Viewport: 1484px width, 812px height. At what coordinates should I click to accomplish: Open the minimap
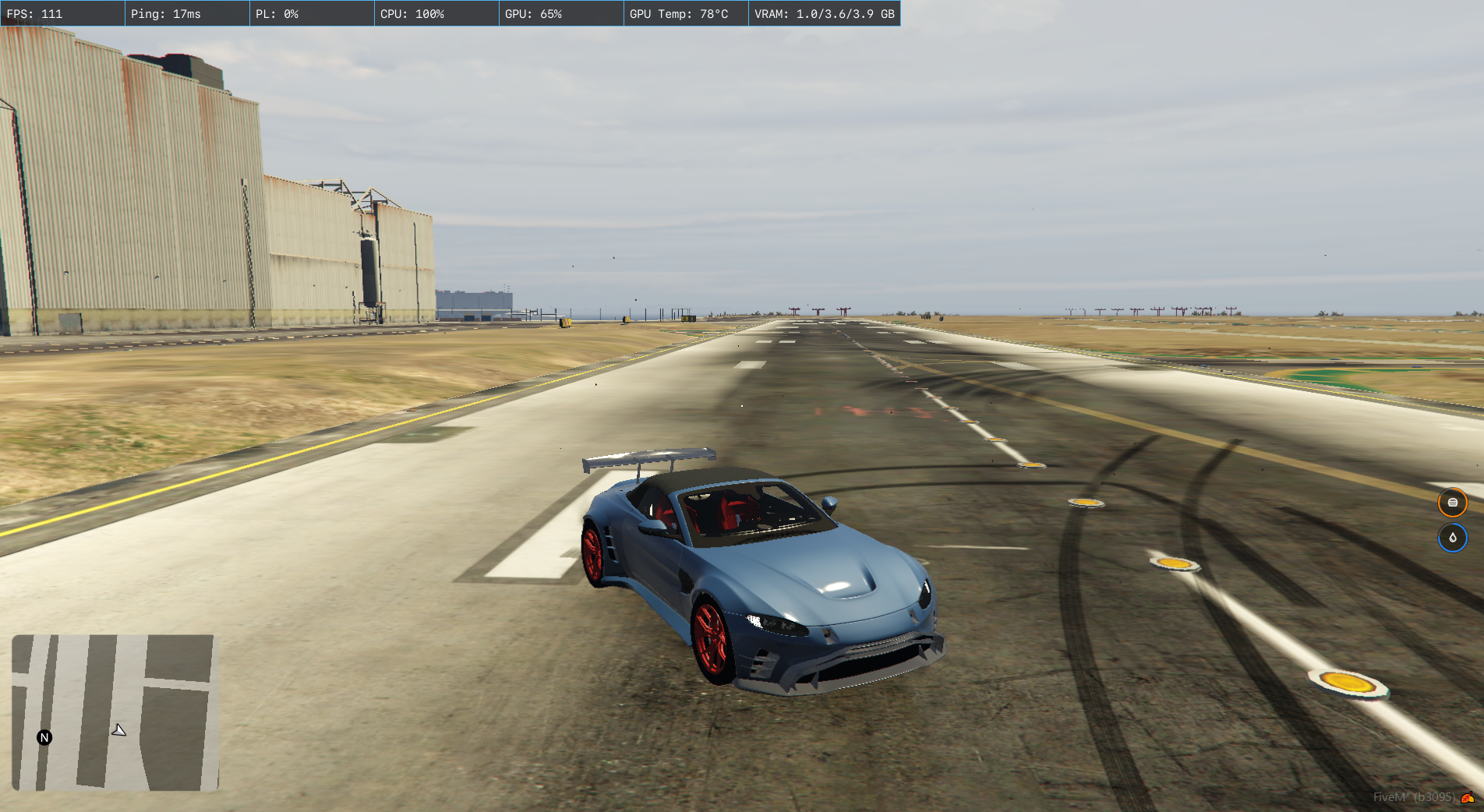click(115, 712)
